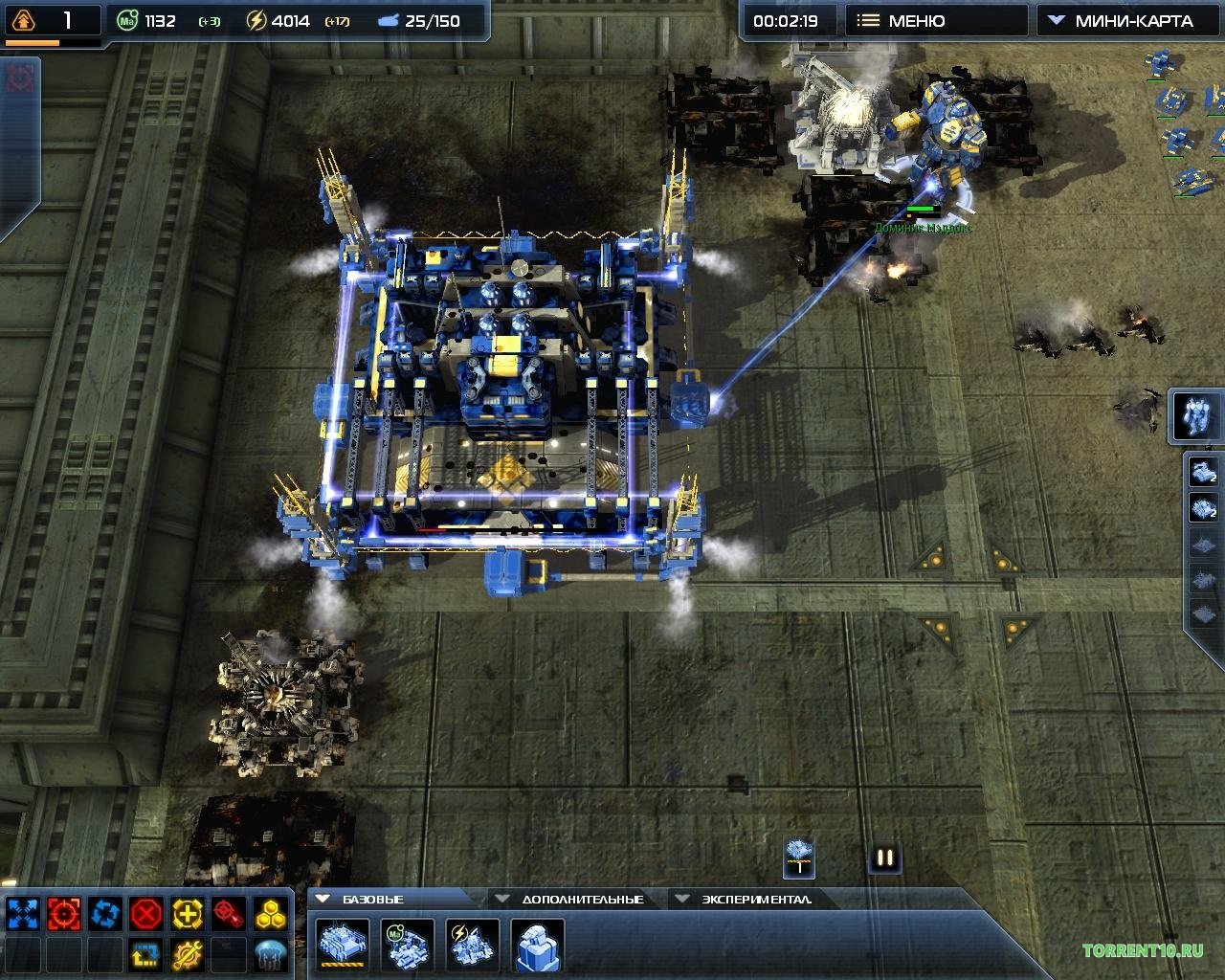The width and height of the screenshot is (1225, 980).
Task: Toggle the yellow plus Assist command
Action: point(184,912)
